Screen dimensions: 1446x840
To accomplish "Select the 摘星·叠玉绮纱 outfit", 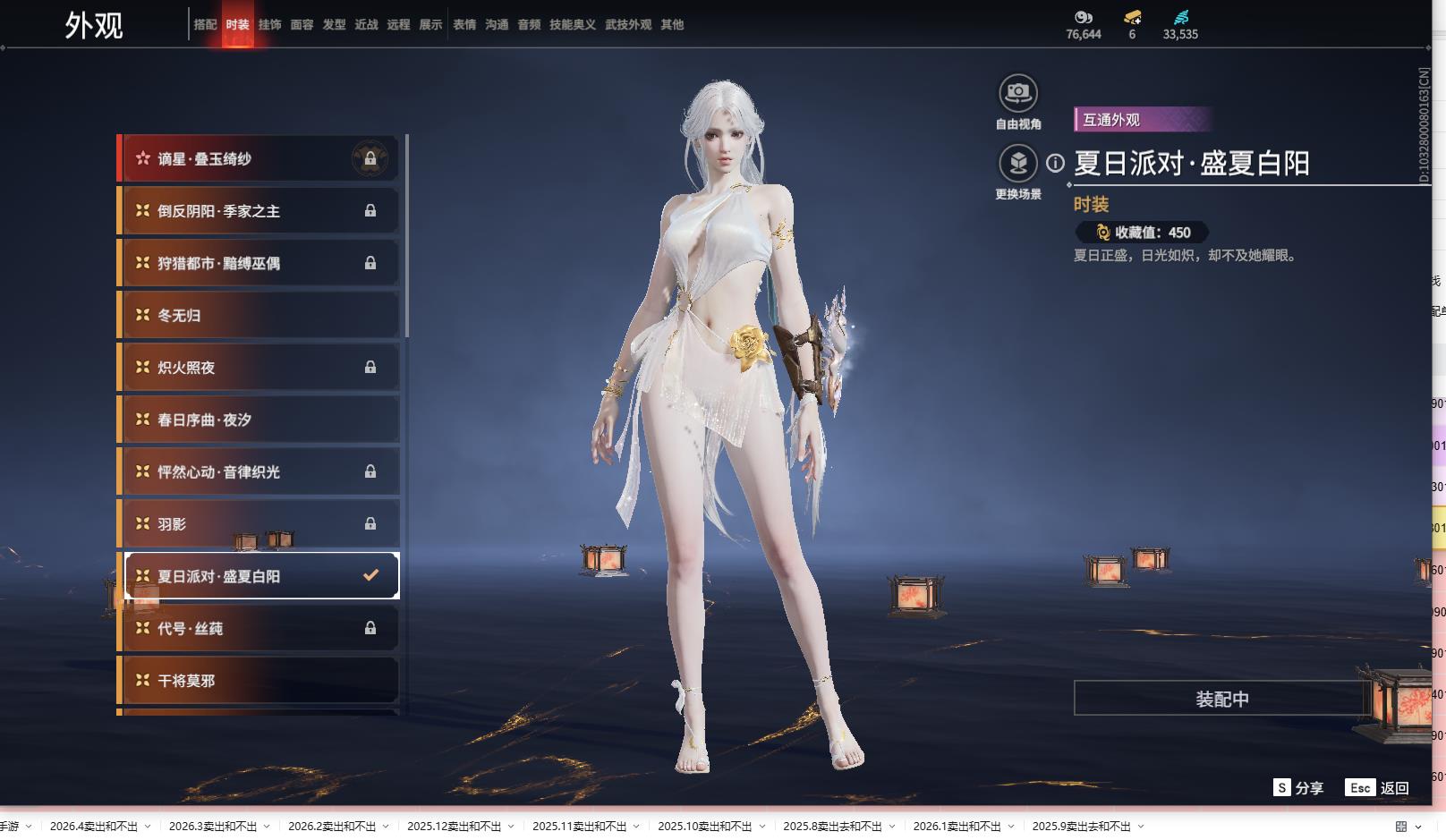I will (x=259, y=159).
